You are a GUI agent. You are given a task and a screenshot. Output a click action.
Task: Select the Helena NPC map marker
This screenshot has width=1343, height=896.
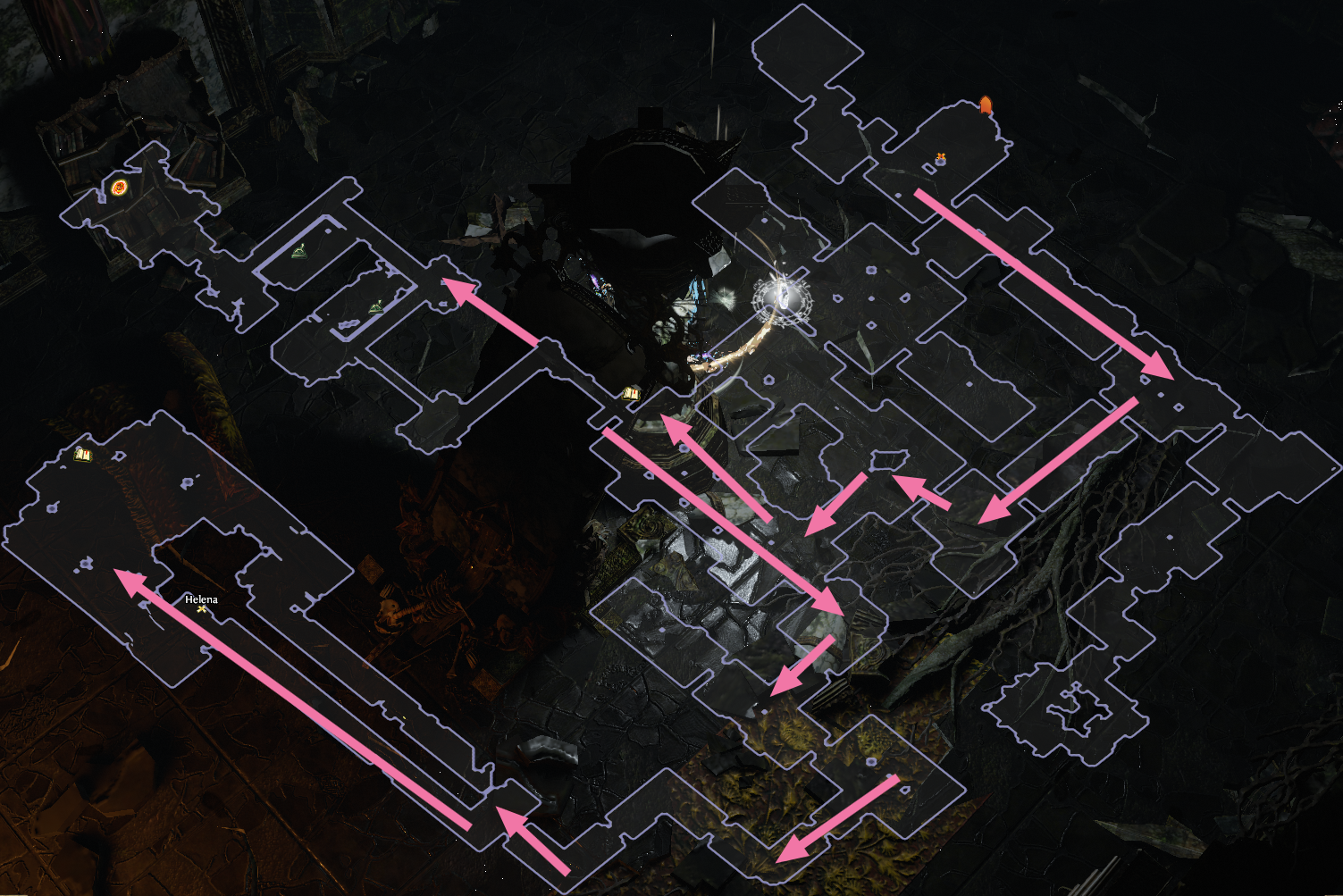203,608
